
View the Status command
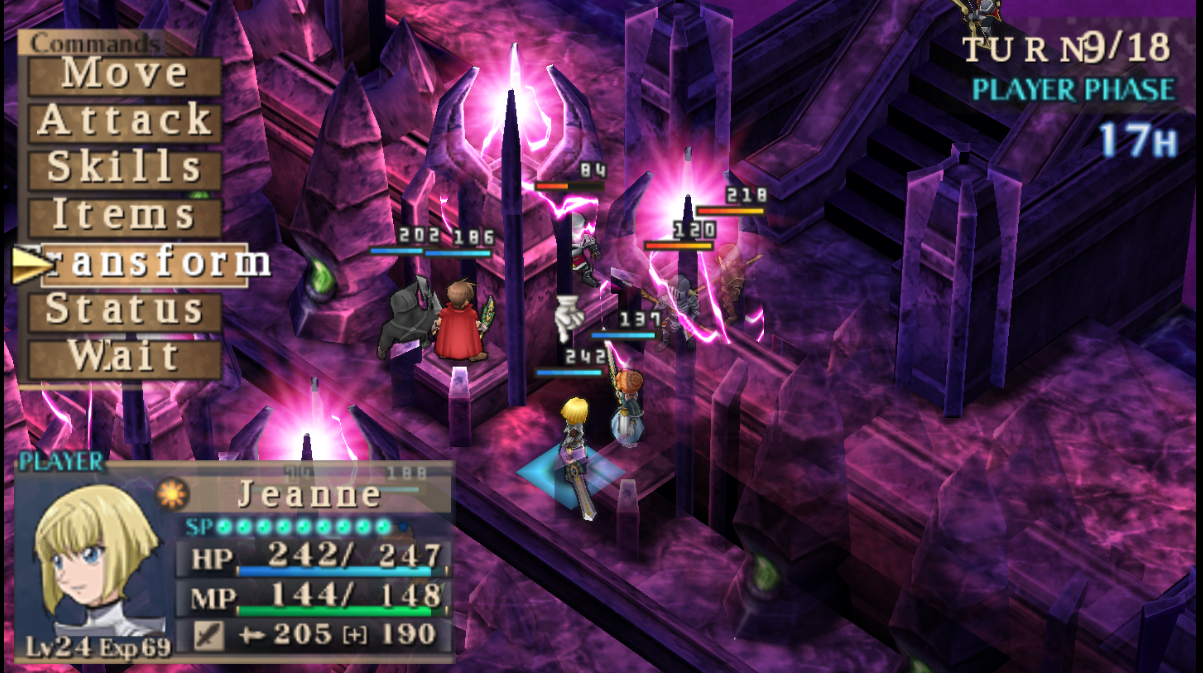(x=125, y=310)
